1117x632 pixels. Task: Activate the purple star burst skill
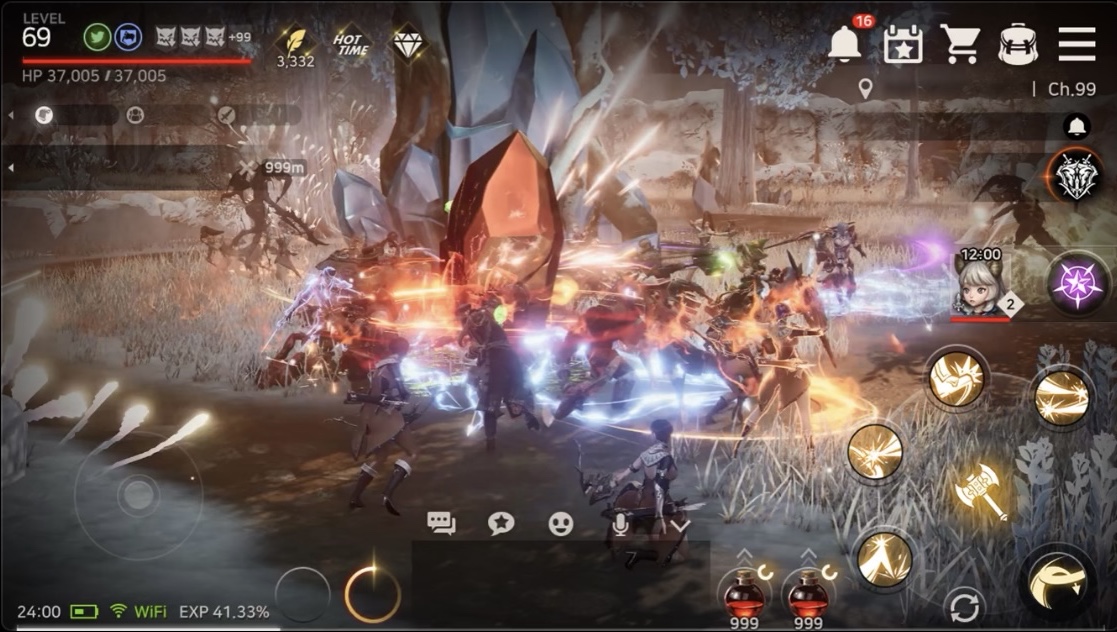click(1078, 284)
